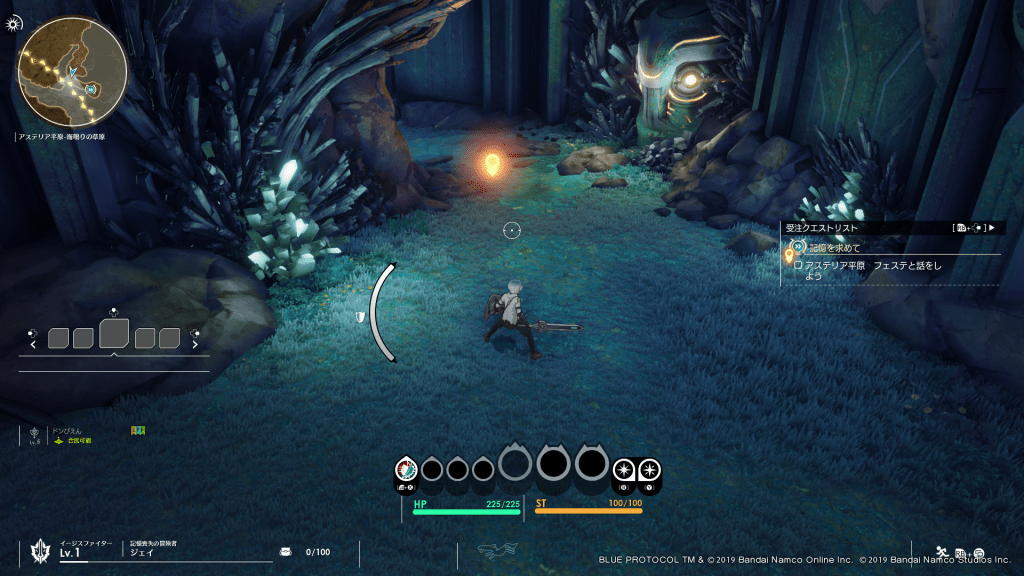Viewport: 1024px width, 576px height.
Task: Click the sun icon above the minimap
Action: click(13, 21)
